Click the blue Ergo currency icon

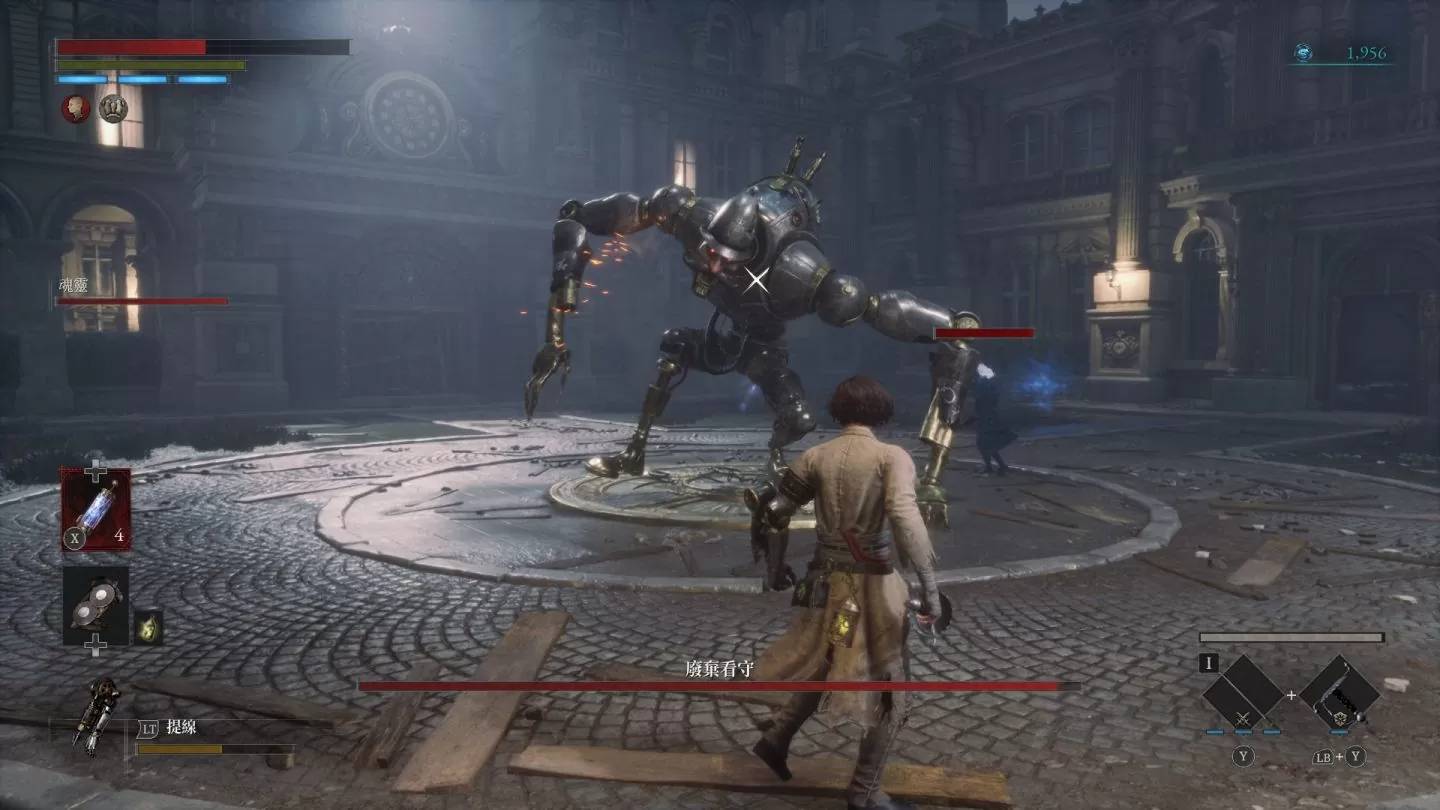click(1303, 53)
